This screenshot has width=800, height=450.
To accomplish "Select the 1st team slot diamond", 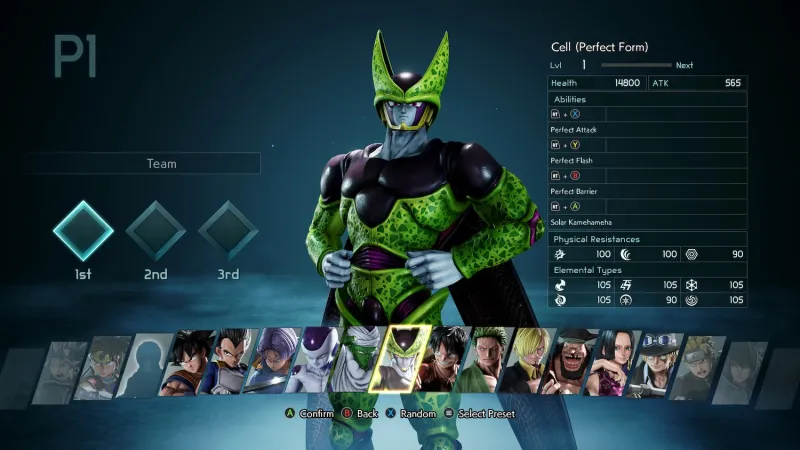I will click(83, 231).
